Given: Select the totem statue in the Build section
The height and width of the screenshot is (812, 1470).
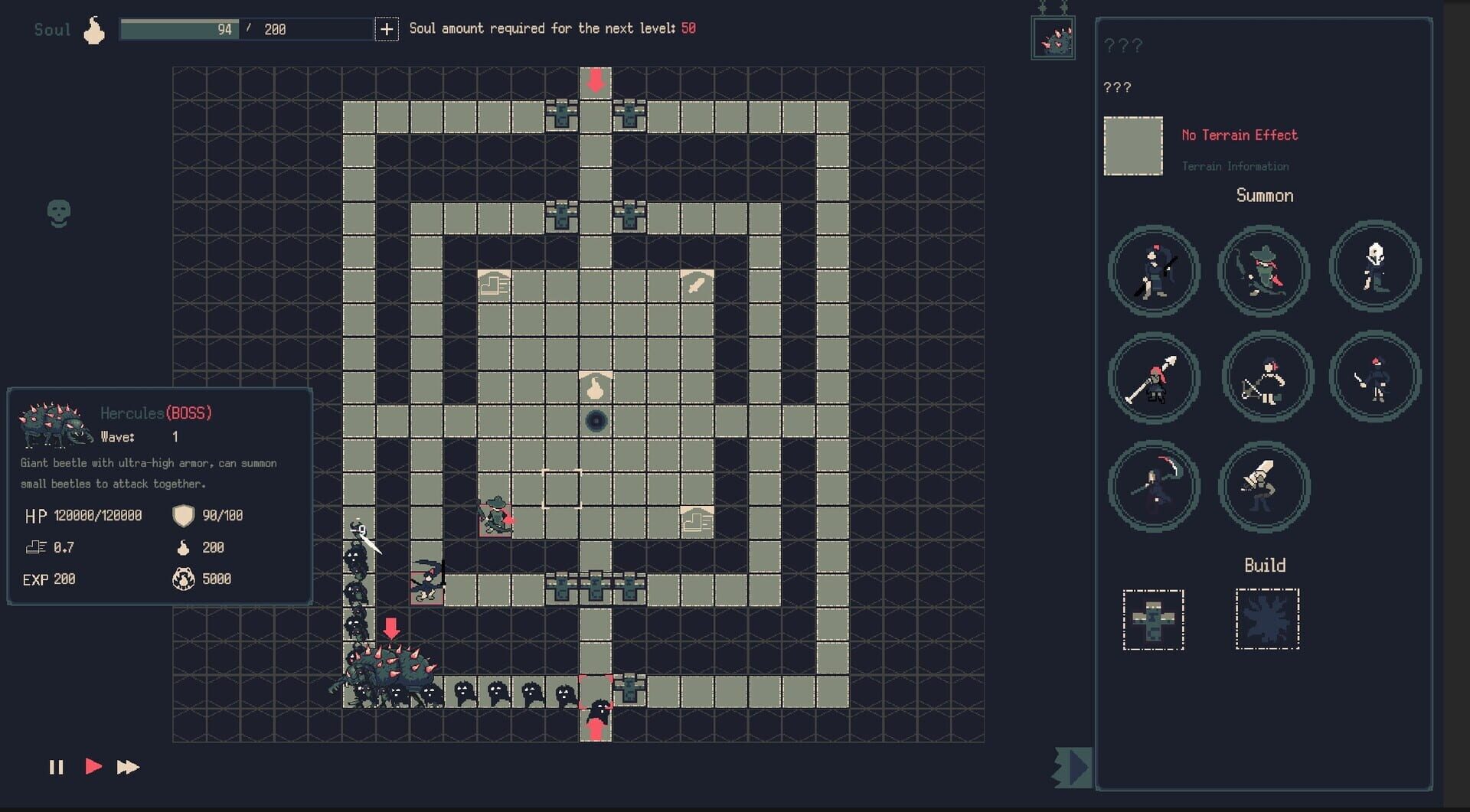Looking at the screenshot, I should point(1154,620).
